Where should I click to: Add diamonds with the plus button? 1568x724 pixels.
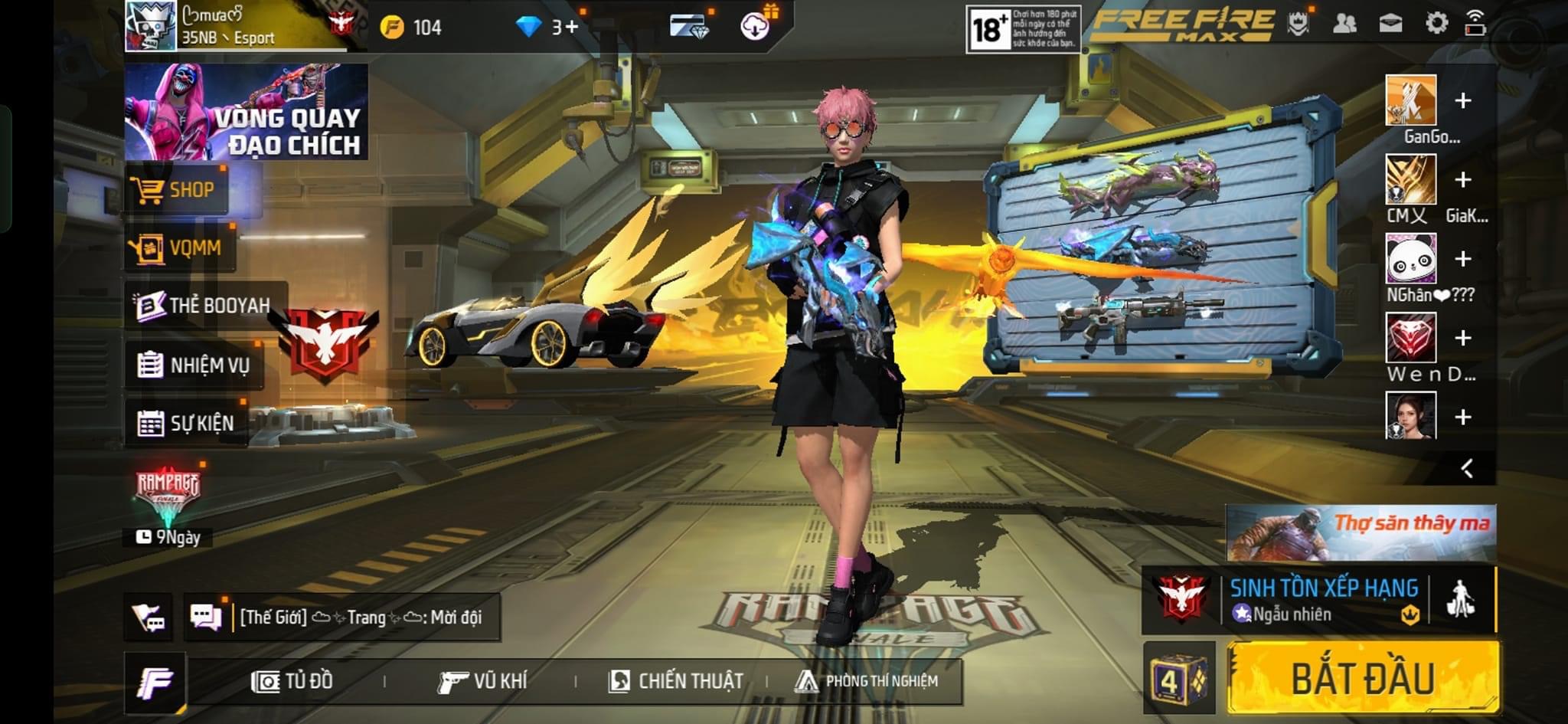click(571, 28)
